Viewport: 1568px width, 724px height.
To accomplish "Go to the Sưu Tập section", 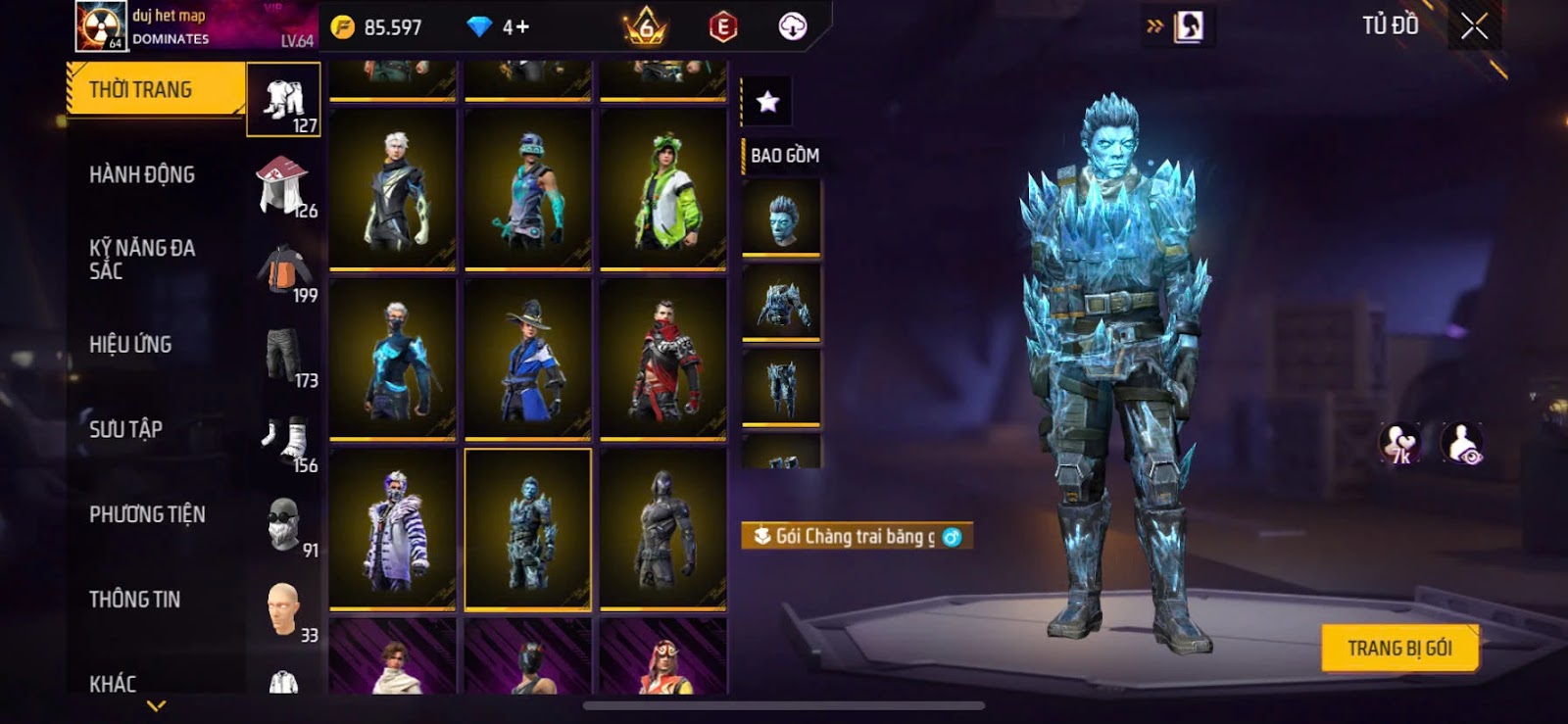I will 125,429.
